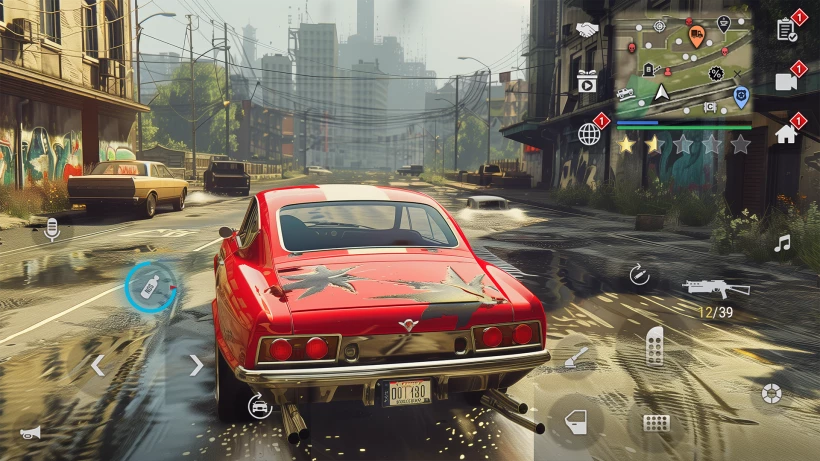Activate the handbrake lever button
Viewport: 820px width, 461px height.
pos(576,355)
